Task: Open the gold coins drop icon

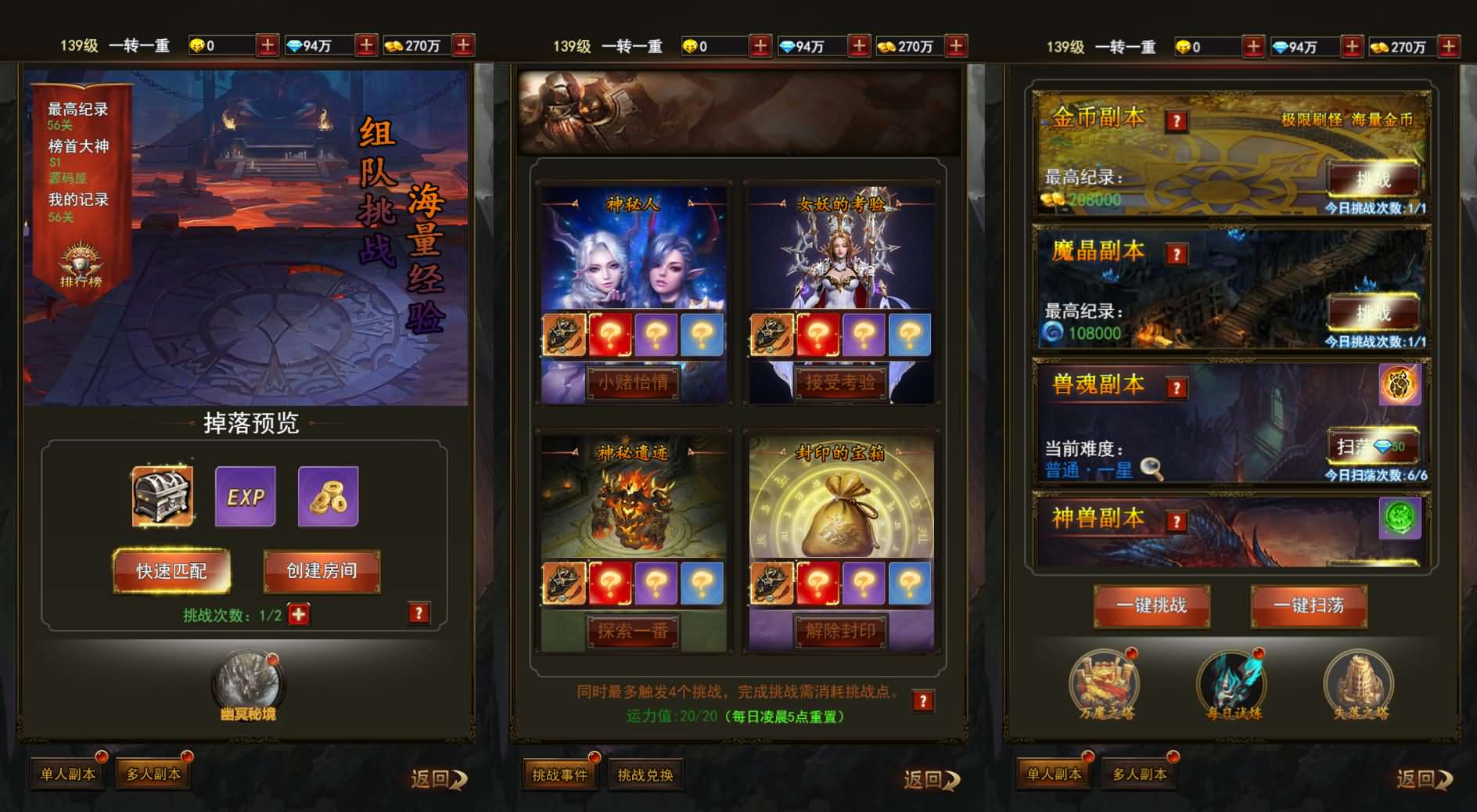Action: pyautogui.click(x=329, y=495)
